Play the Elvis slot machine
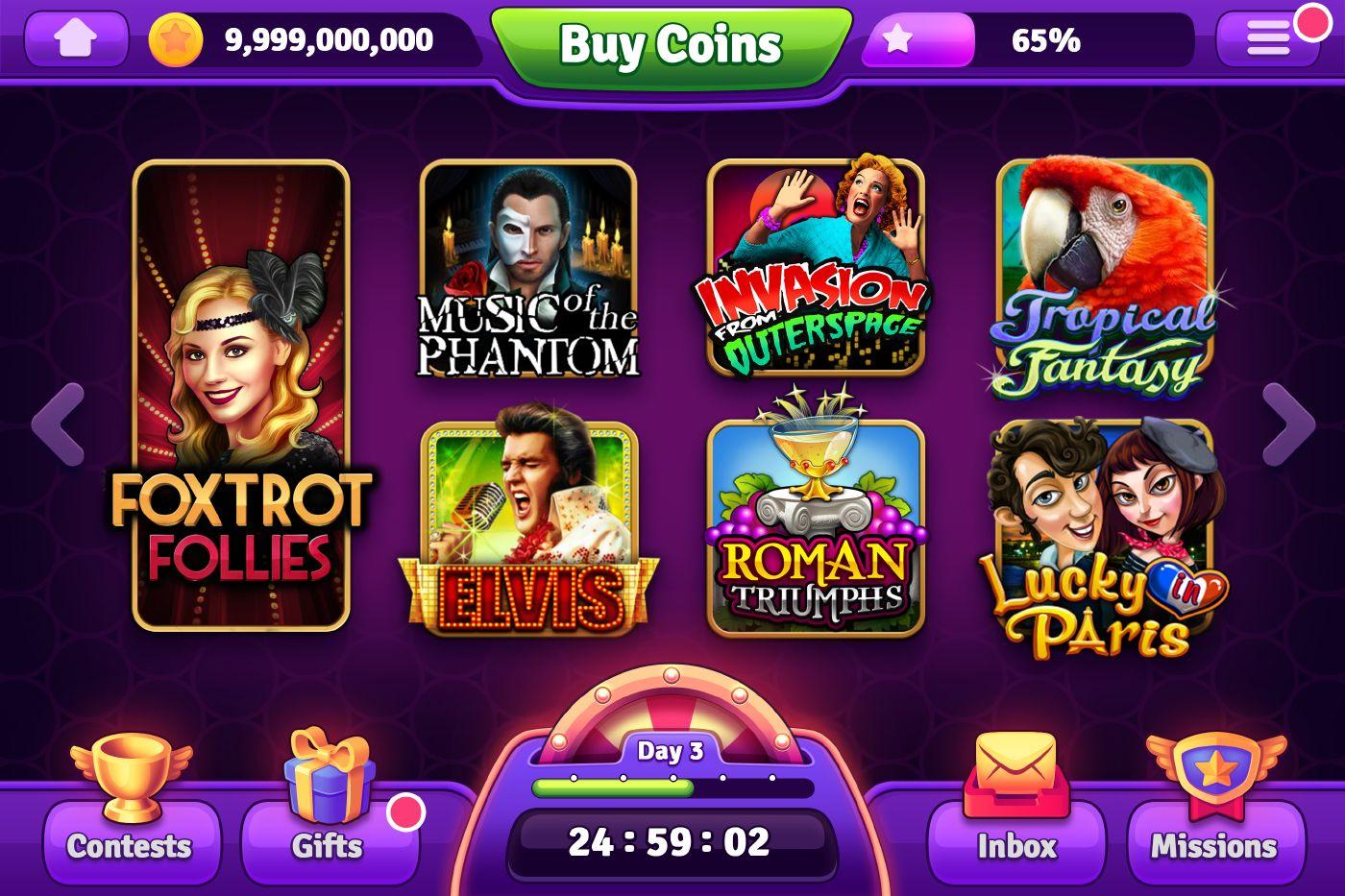This screenshot has height=896, width=1345. (x=528, y=527)
